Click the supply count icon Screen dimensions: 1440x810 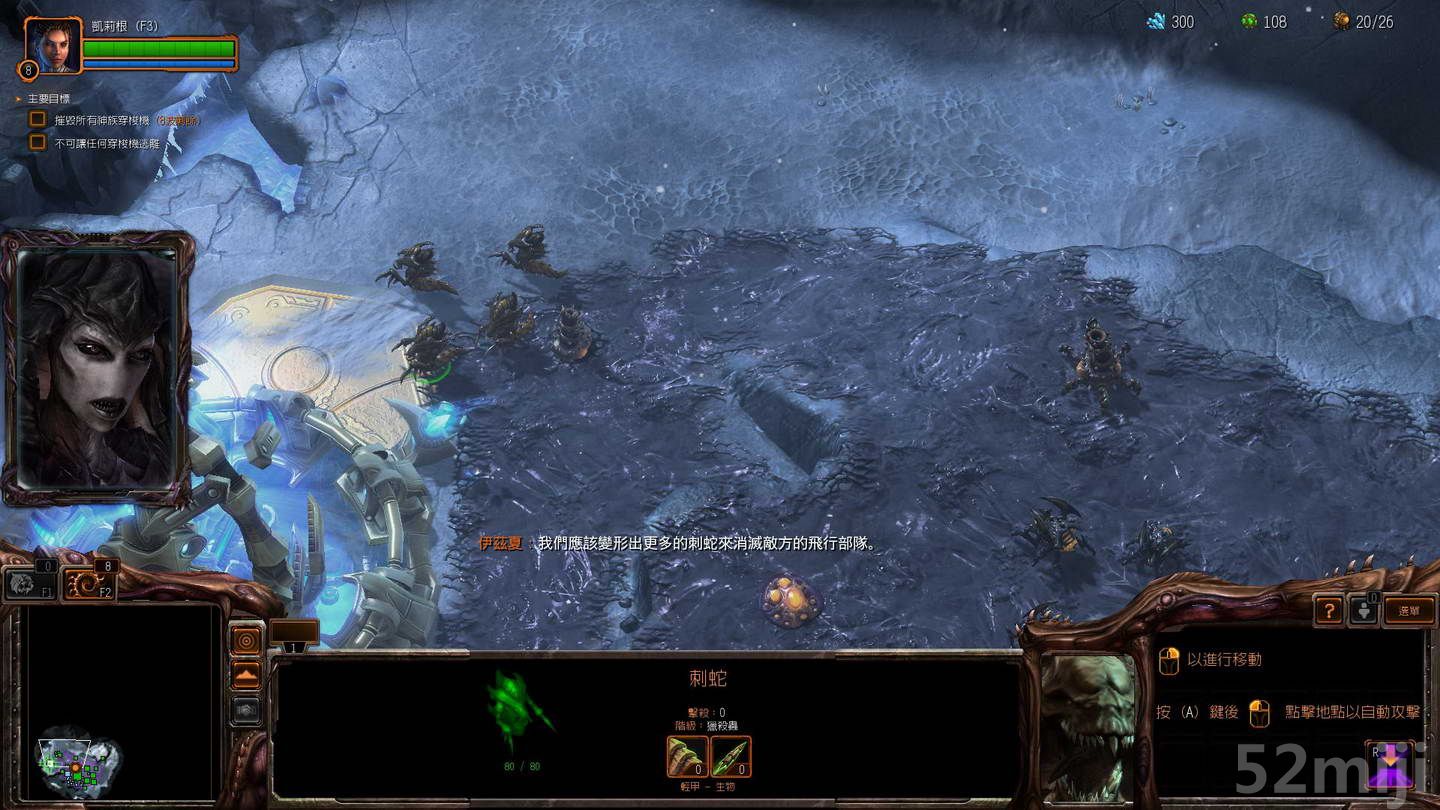(x=1340, y=21)
